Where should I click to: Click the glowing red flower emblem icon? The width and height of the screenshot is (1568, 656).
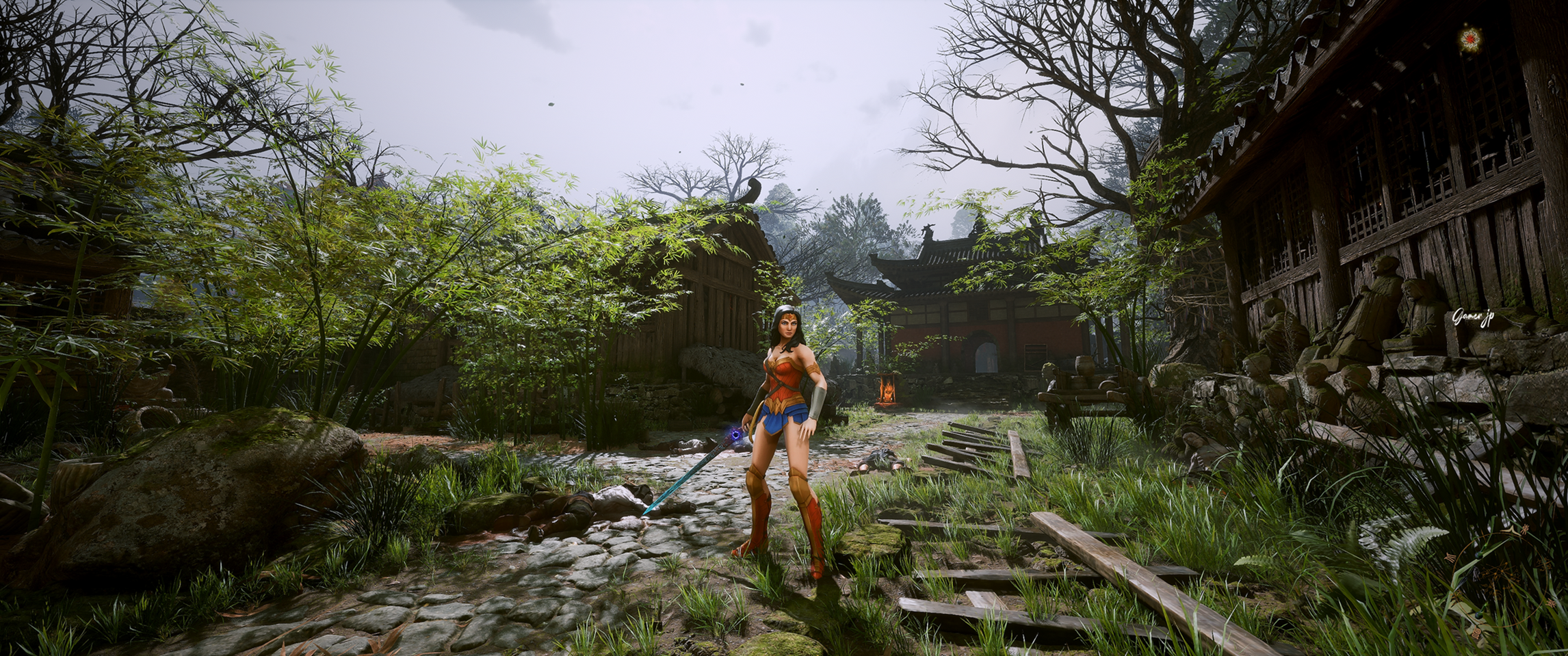(x=1466, y=40)
